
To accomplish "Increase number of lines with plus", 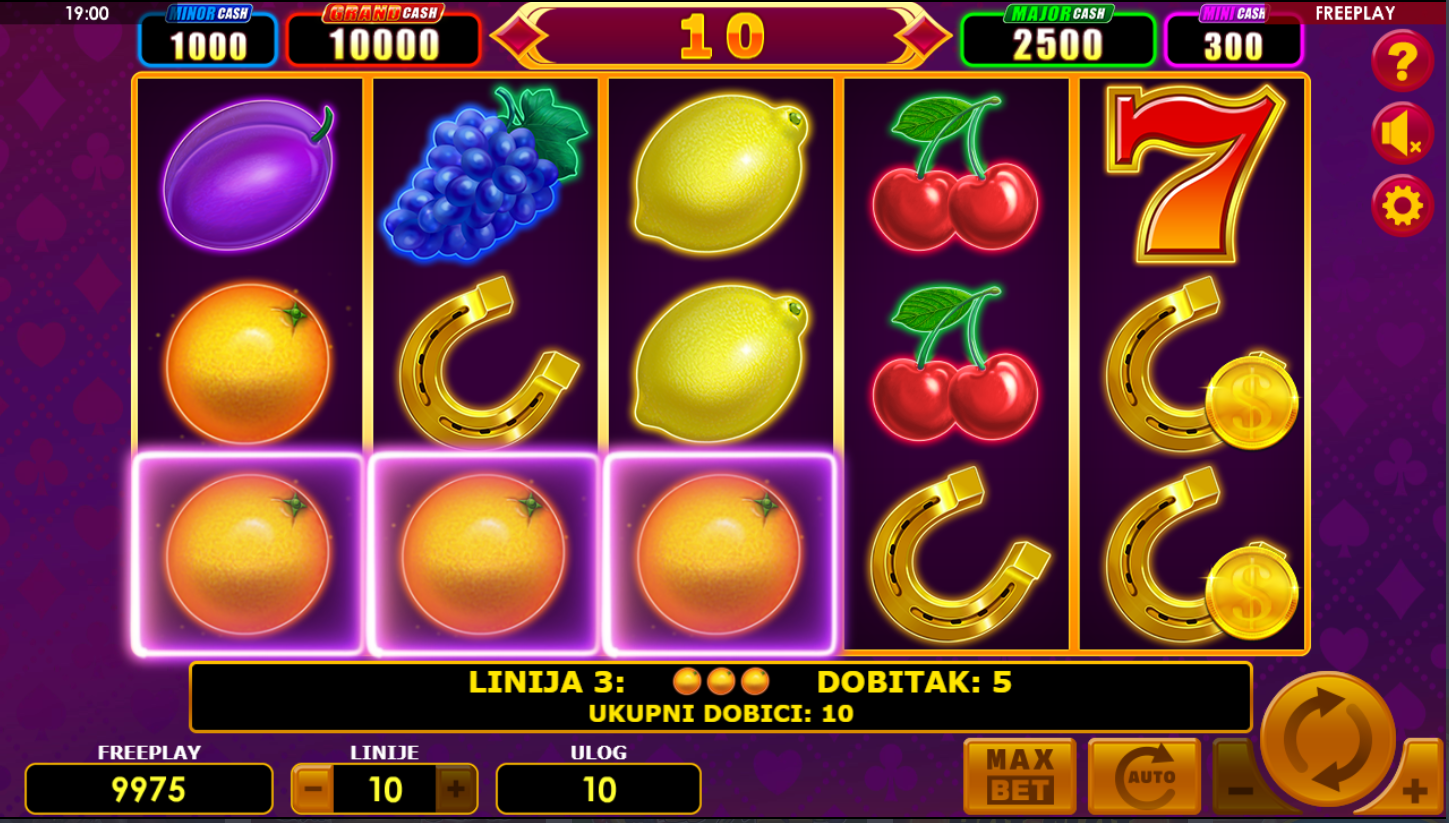I will 456,789.
